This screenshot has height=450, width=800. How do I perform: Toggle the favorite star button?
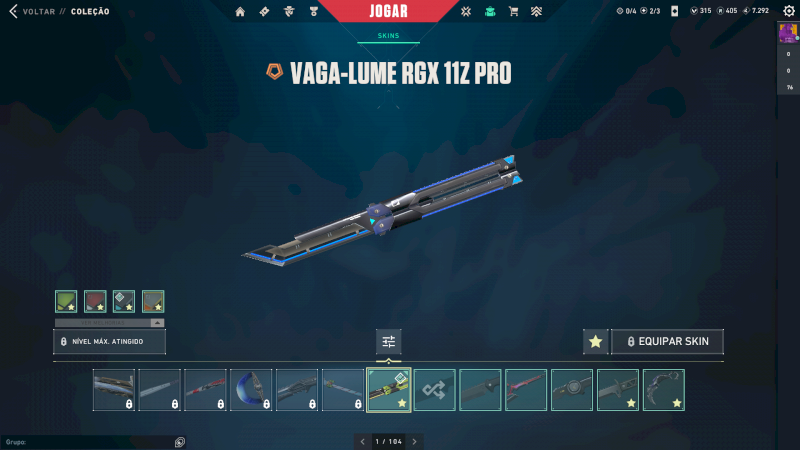[596, 342]
